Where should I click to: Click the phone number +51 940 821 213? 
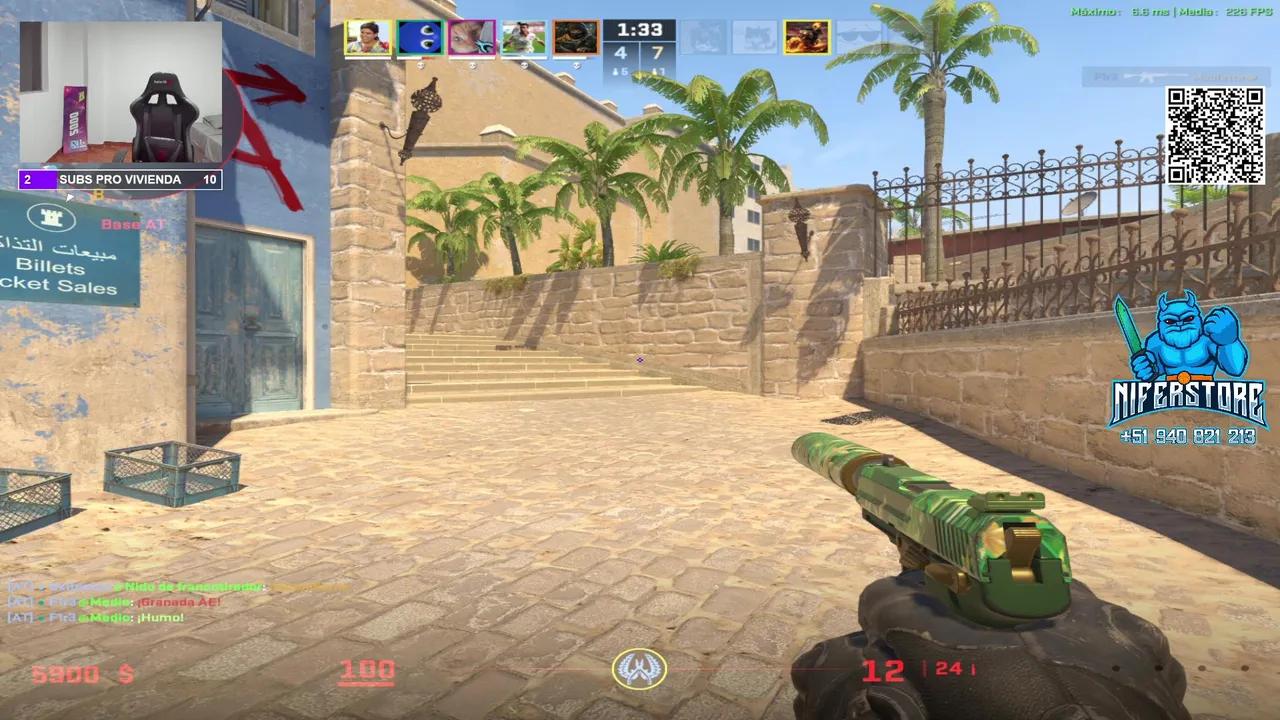tap(1190, 436)
